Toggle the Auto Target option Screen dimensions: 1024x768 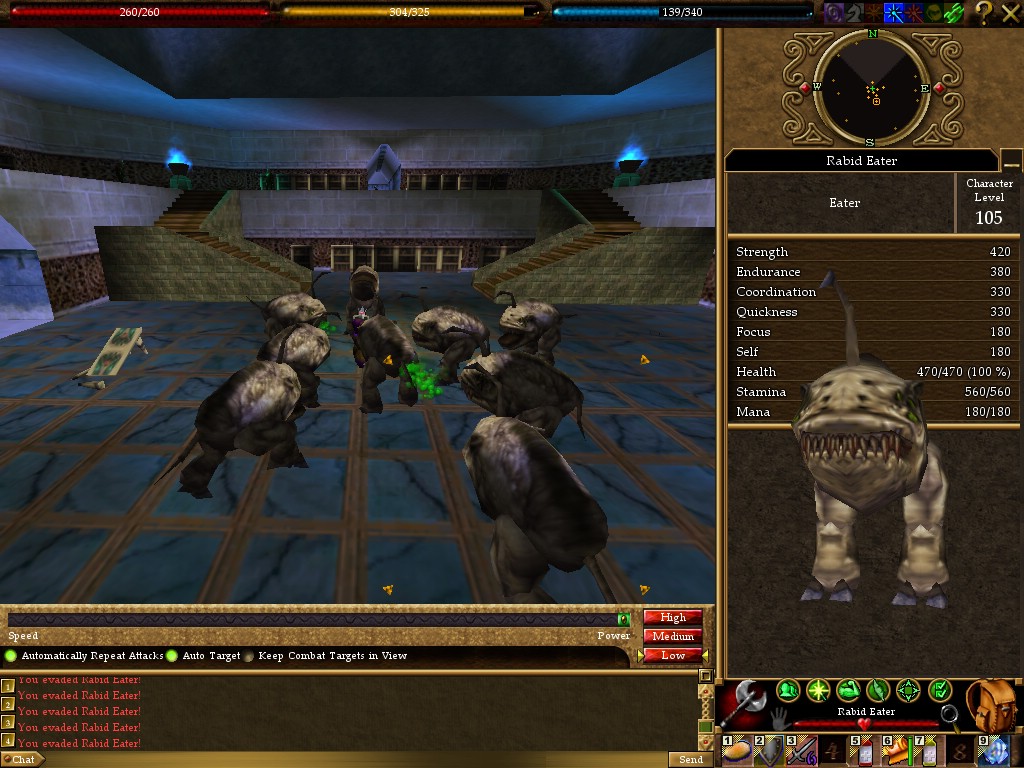coord(172,656)
